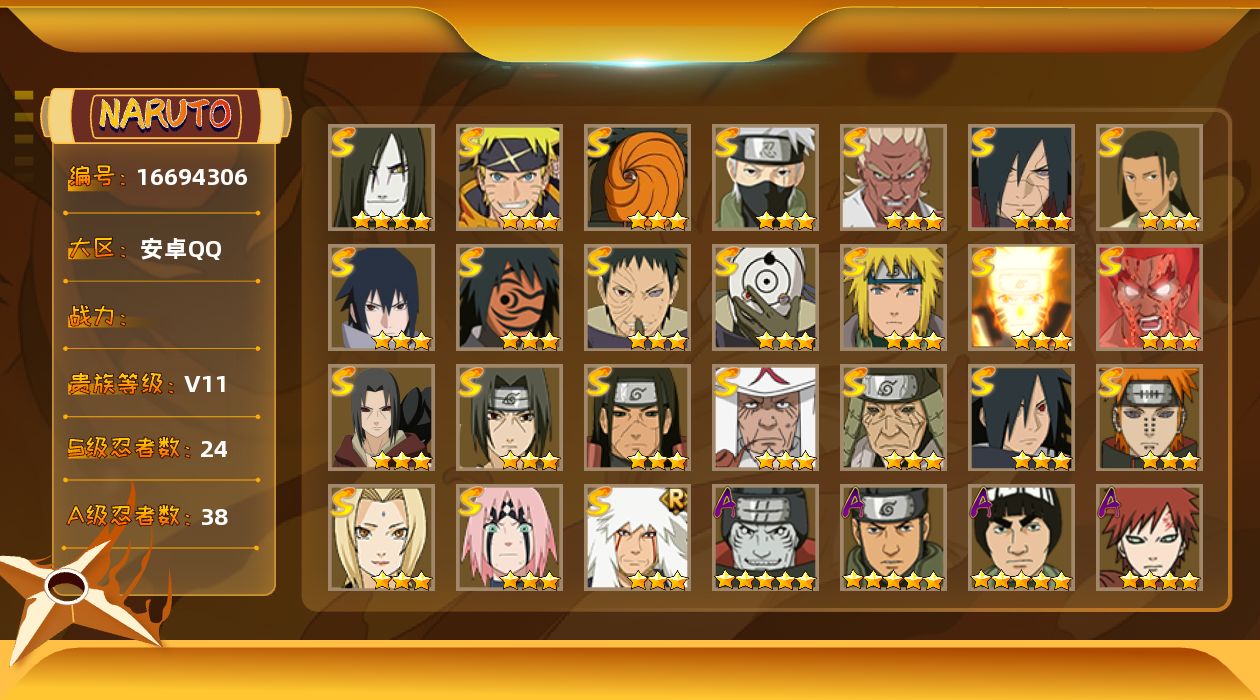Pick the Fourth Raikage portrait
The width and height of the screenshot is (1260, 700).
tap(893, 177)
